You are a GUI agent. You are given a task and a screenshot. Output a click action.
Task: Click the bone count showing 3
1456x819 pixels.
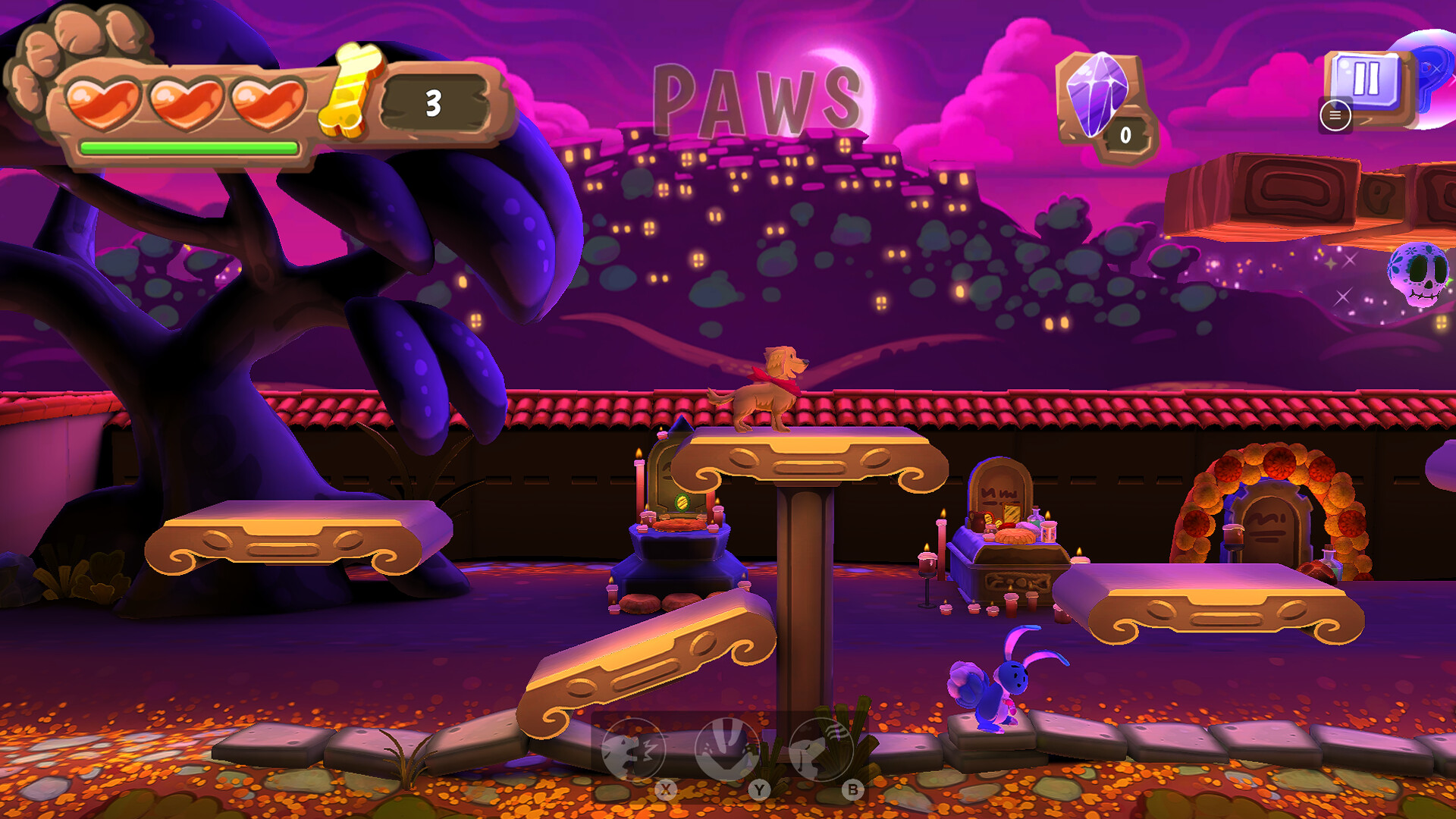pos(432,102)
